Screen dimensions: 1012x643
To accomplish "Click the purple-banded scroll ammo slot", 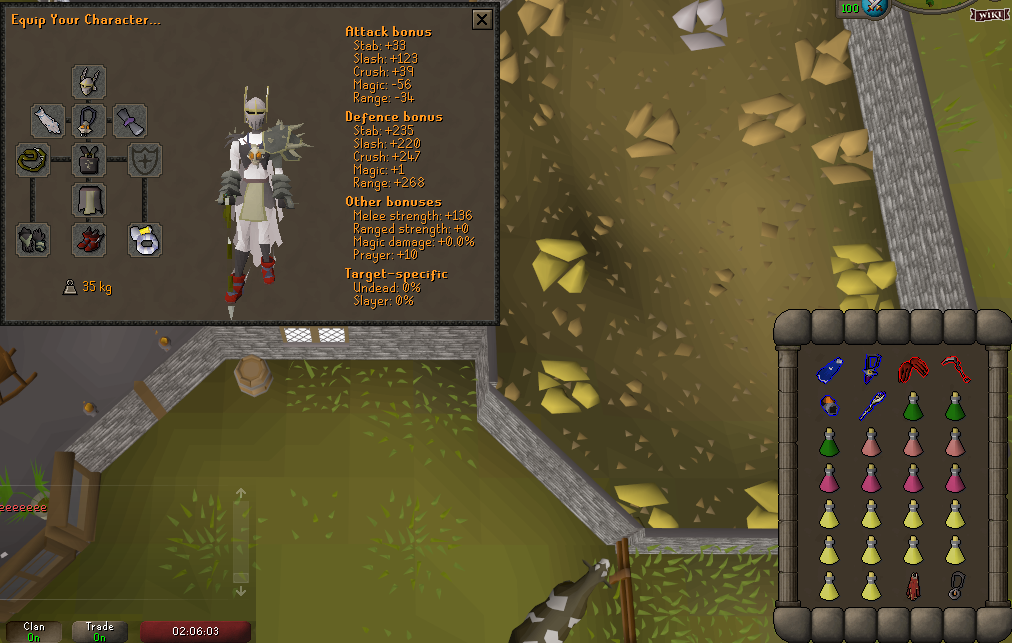I will (x=130, y=121).
